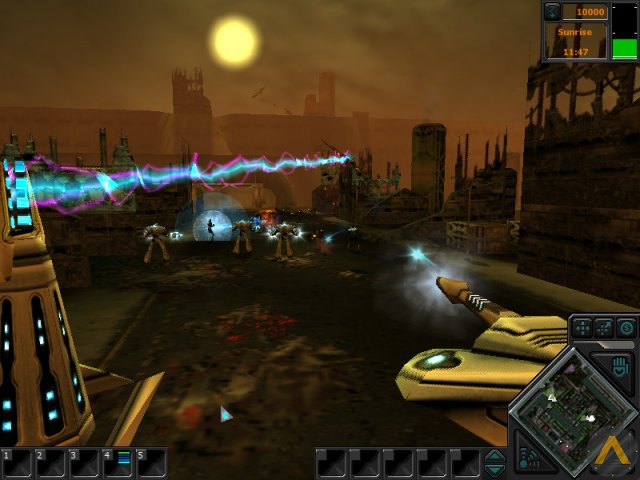Viewport: 640px width, 480px height.
Task: Select squad group slot 3
Action: coord(84,463)
